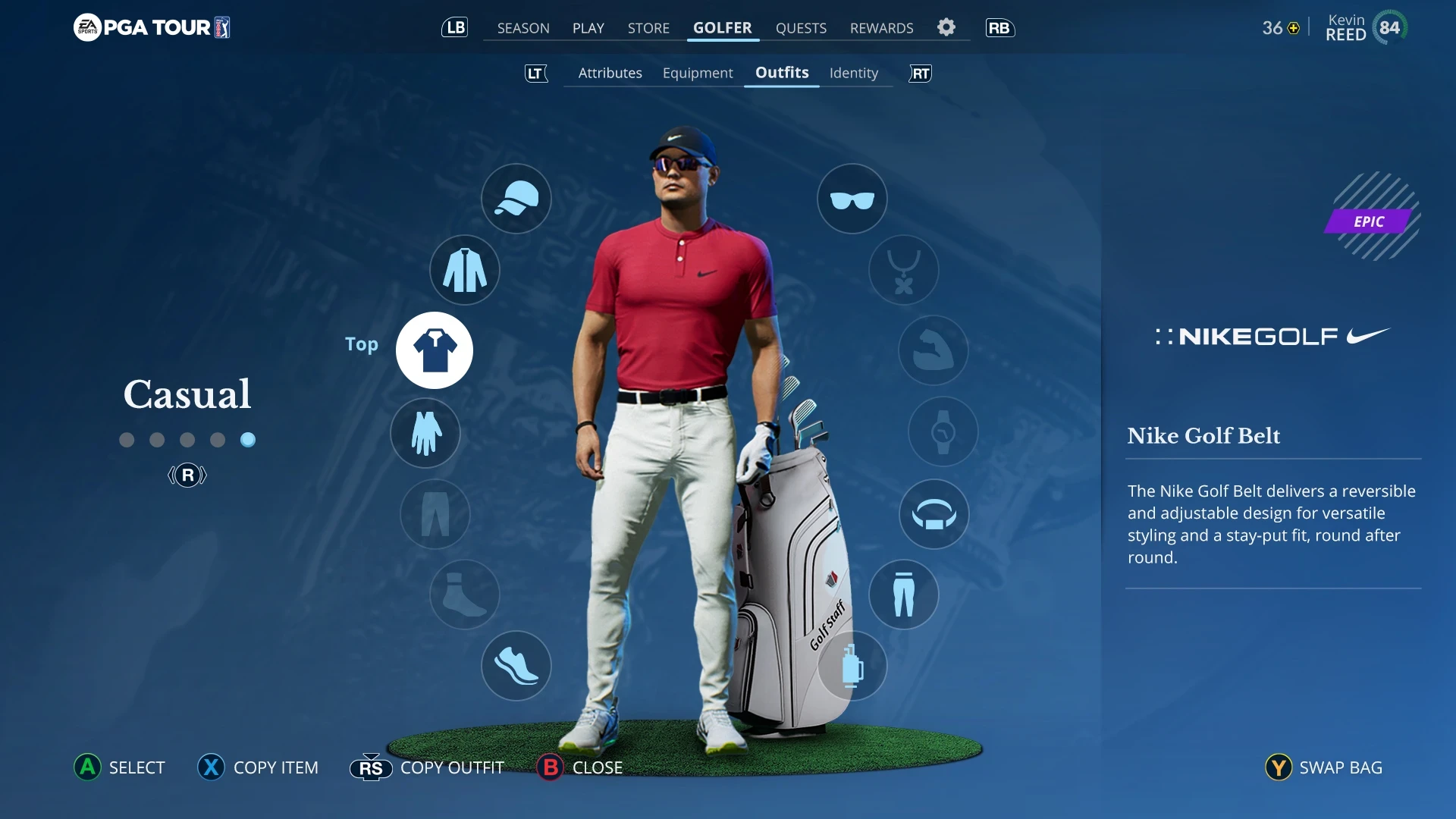The image size is (1456, 819).
Task: Open the belt accessory slot
Action: [x=934, y=514]
